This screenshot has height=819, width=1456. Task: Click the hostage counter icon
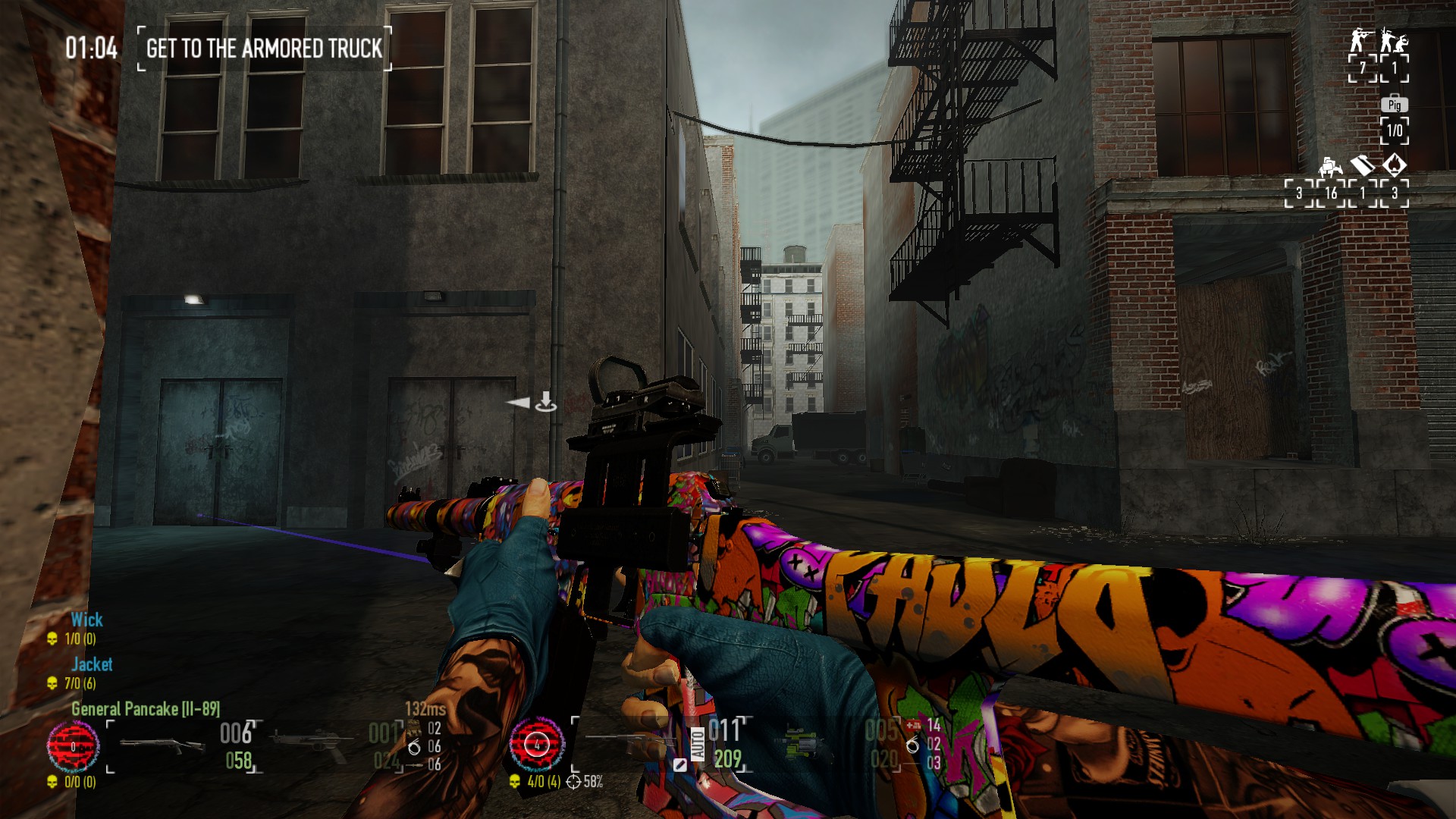(1394, 39)
